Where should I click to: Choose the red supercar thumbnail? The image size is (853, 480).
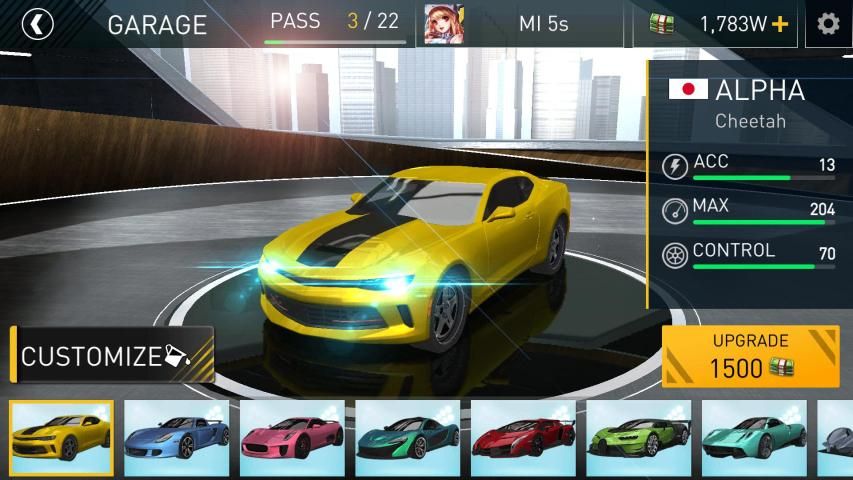[523, 437]
